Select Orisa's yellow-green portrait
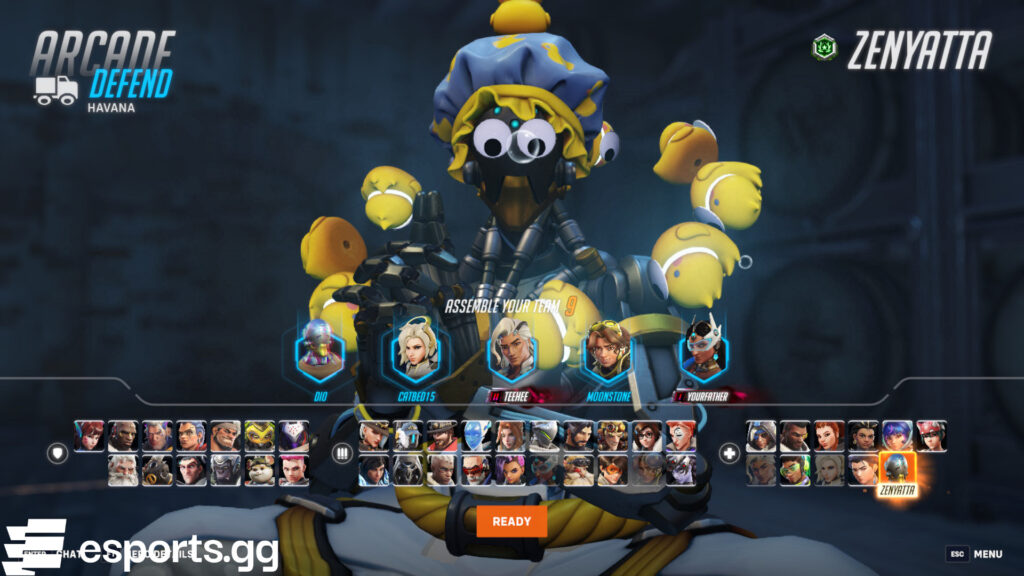This screenshot has height=576, width=1024. [259, 435]
